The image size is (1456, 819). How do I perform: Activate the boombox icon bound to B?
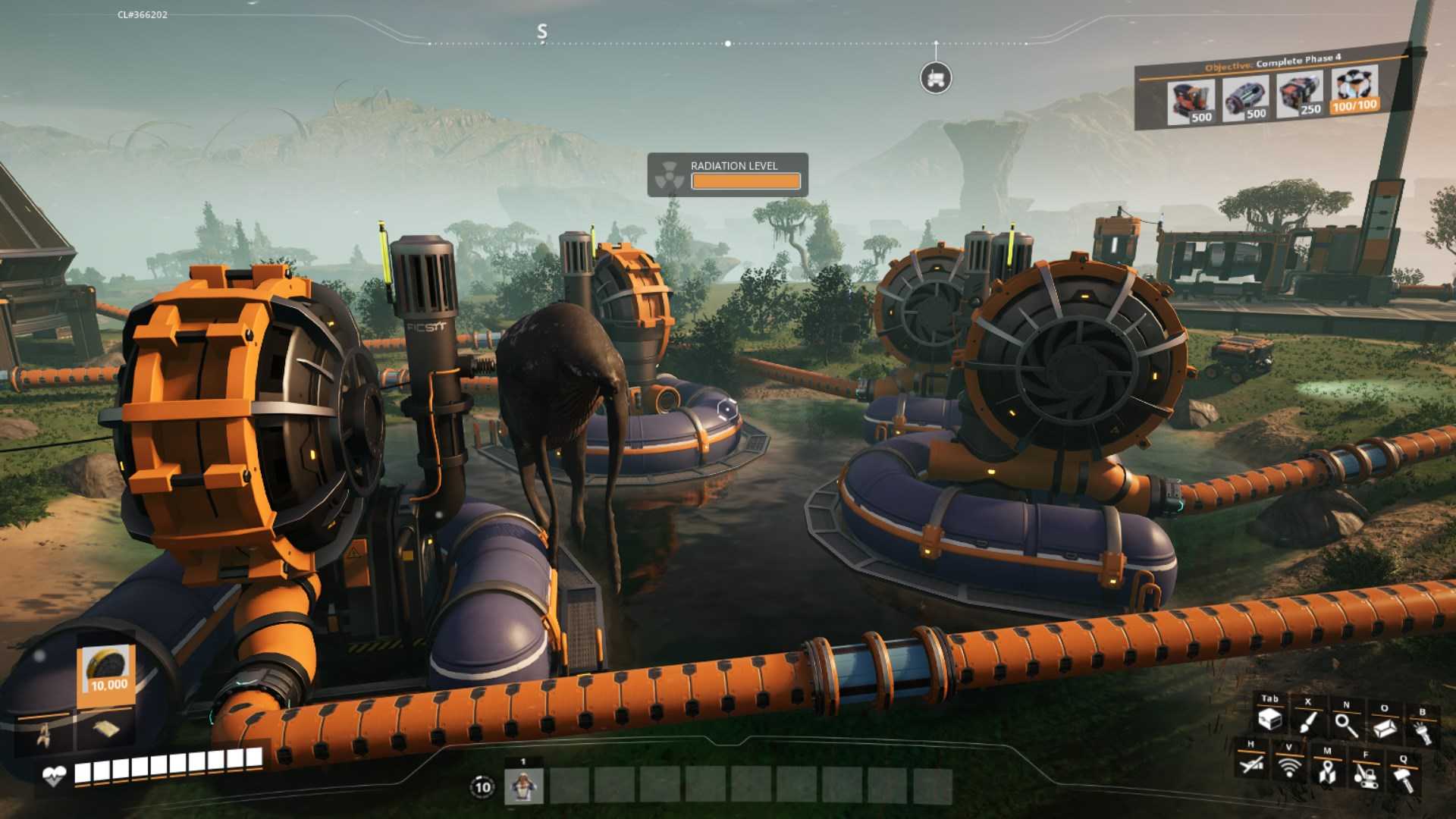click(1423, 732)
